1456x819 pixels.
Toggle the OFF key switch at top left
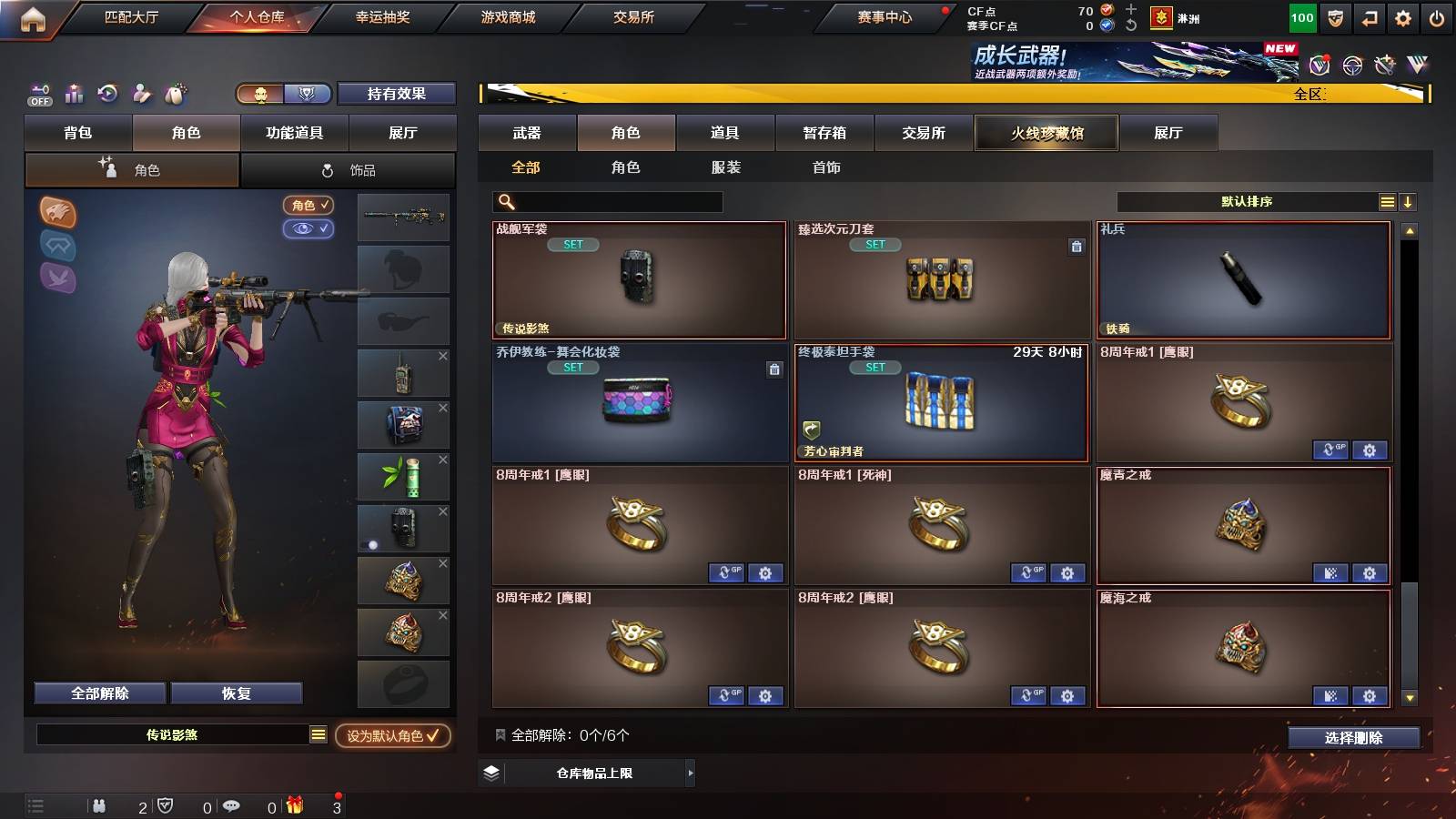coord(39,94)
